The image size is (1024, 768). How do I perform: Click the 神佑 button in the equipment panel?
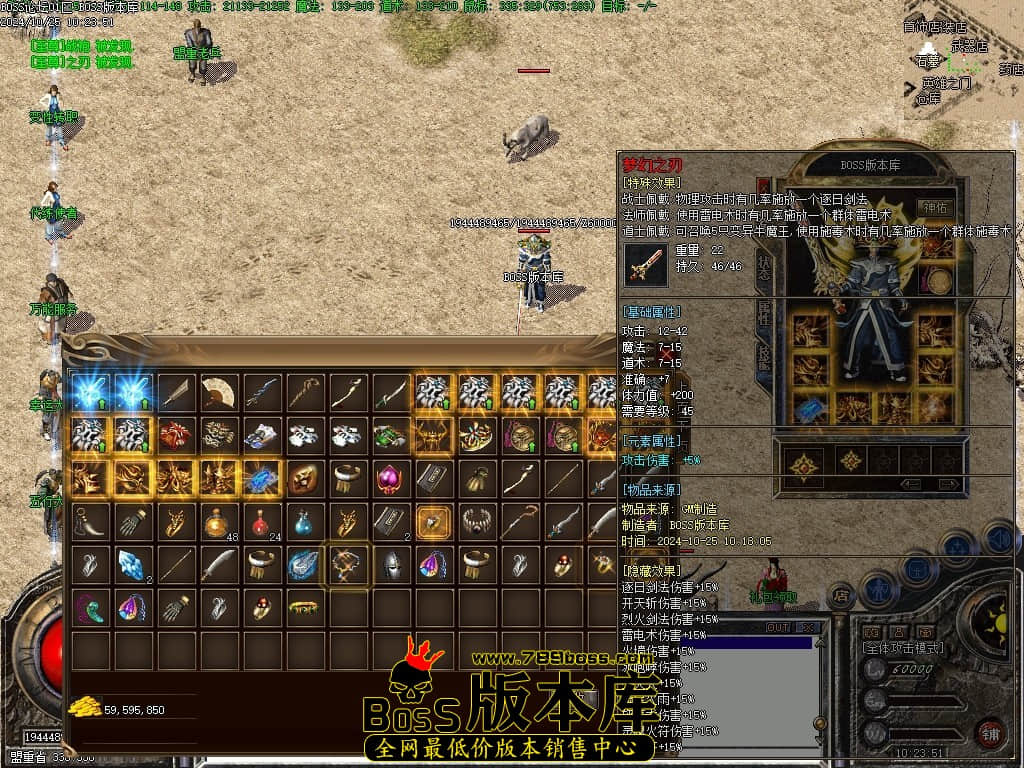[x=937, y=208]
